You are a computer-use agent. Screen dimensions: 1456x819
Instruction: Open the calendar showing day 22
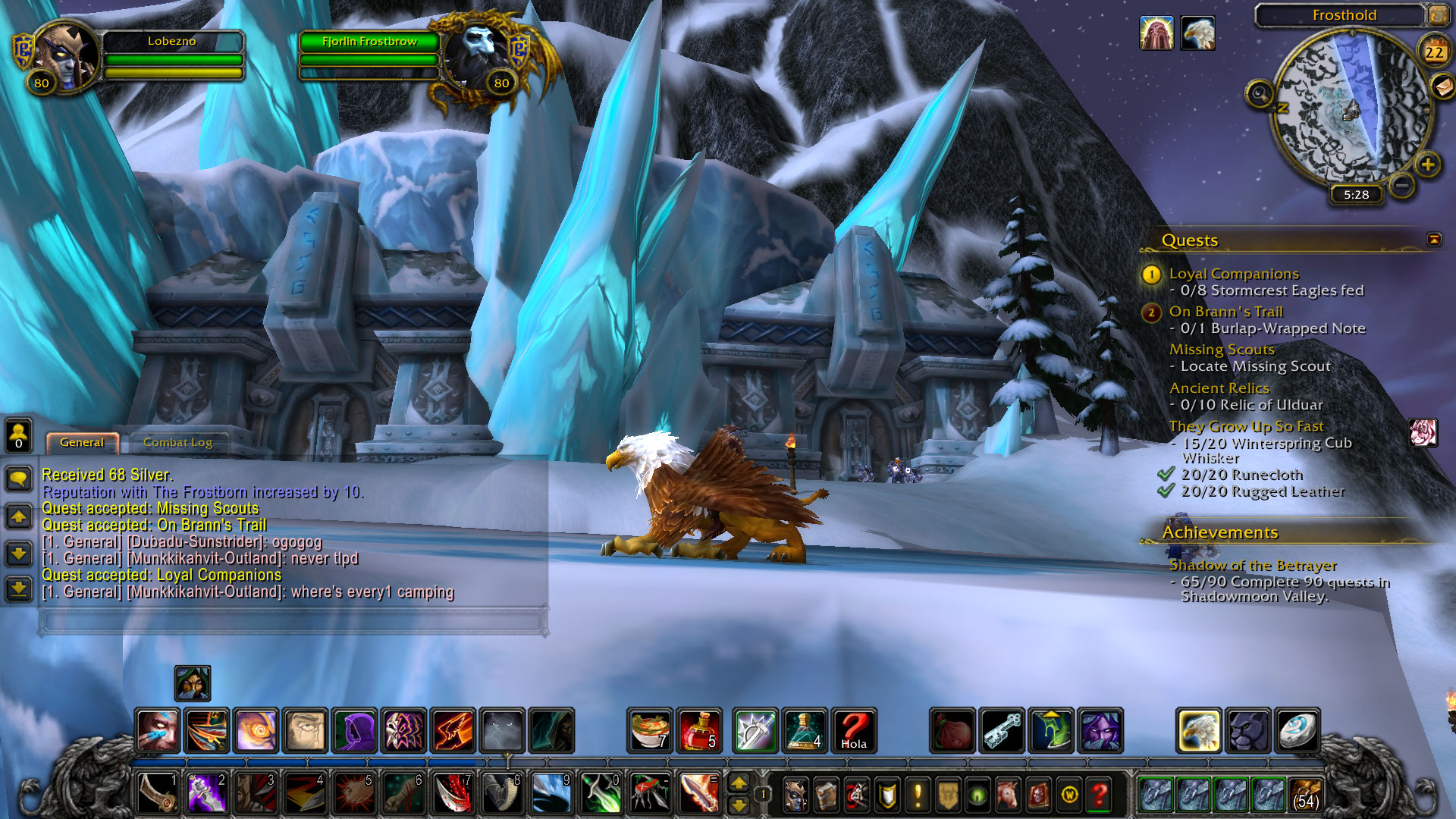1433,52
